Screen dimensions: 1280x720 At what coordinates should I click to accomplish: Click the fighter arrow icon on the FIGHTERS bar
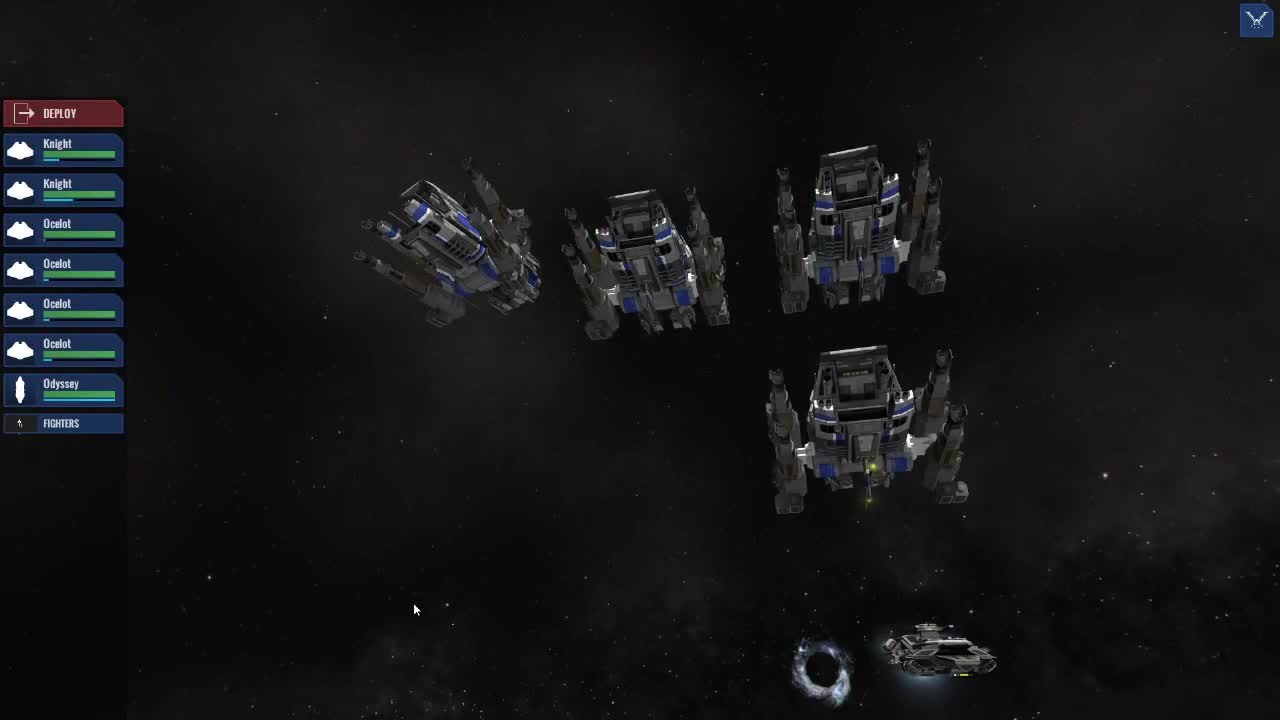[x=19, y=423]
